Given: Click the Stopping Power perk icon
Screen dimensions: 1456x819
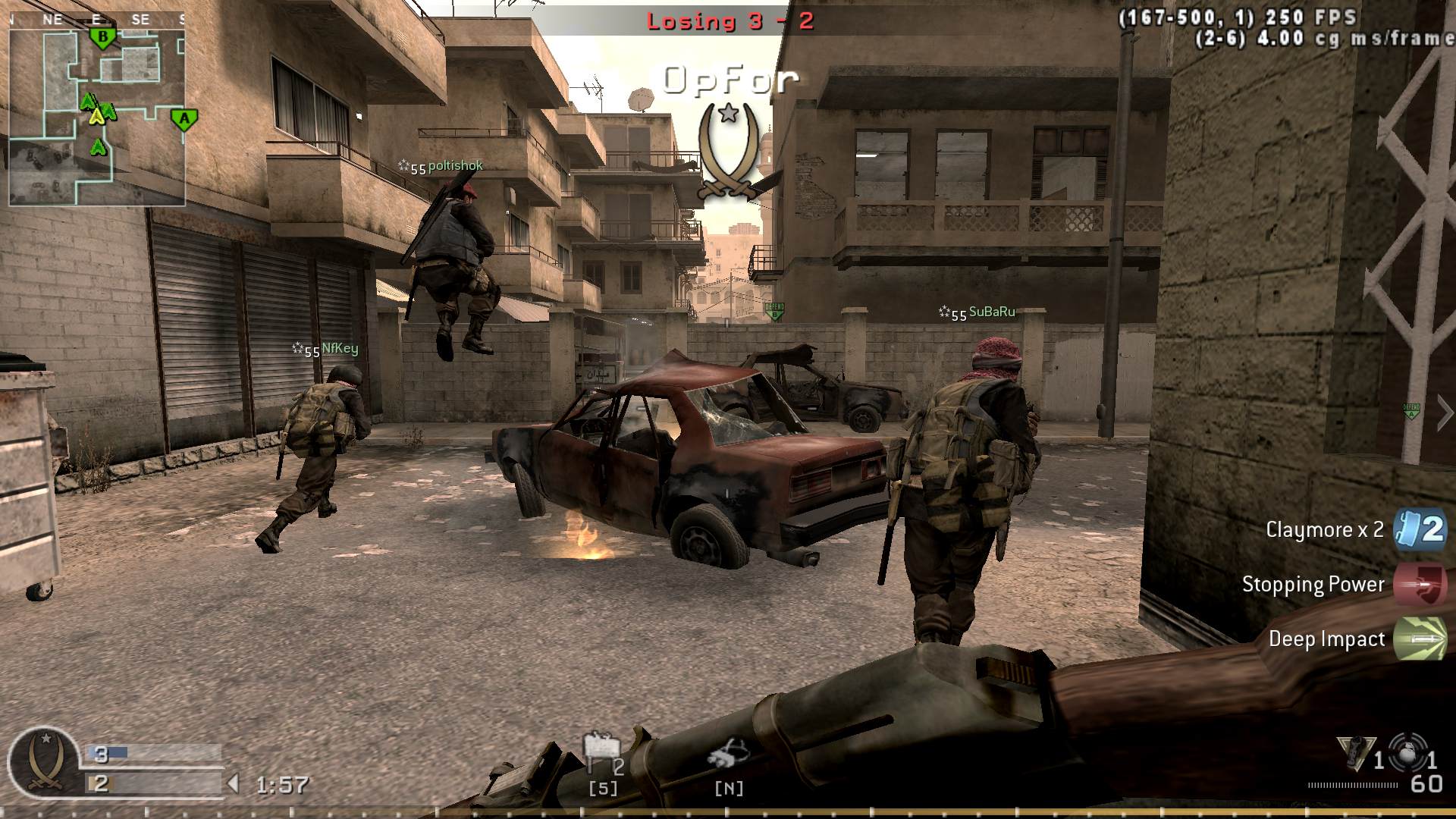Looking at the screenshot, I should point(1422,585).
